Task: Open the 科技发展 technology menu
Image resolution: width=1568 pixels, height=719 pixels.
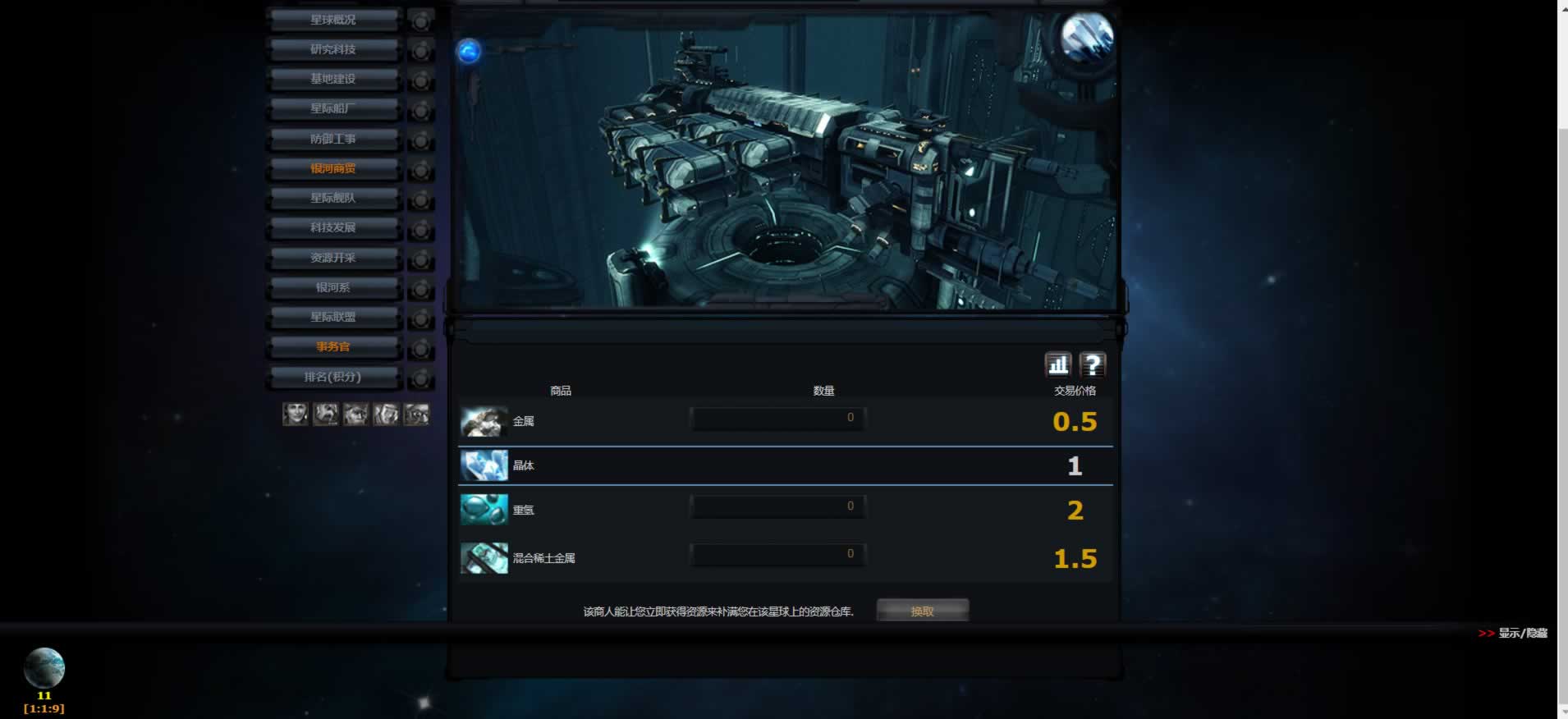Action: 333,227
